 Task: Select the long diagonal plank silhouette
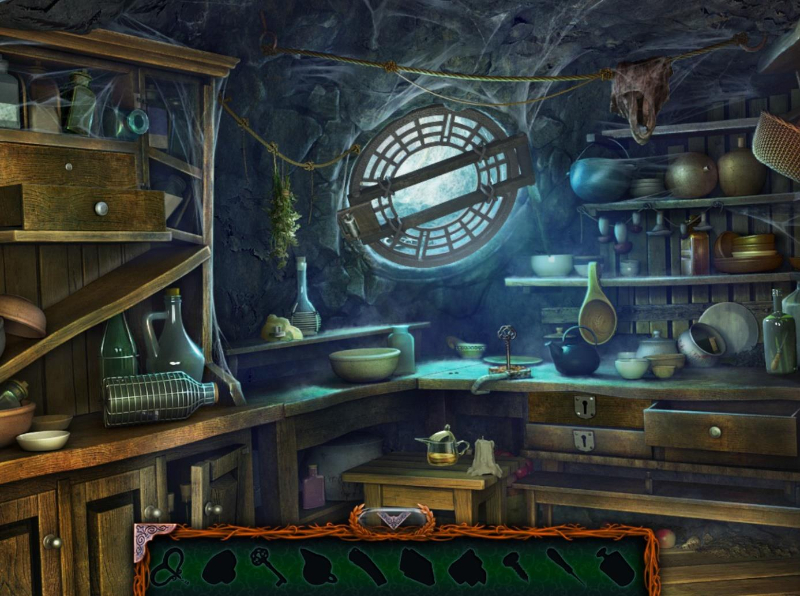click(367, 567)
